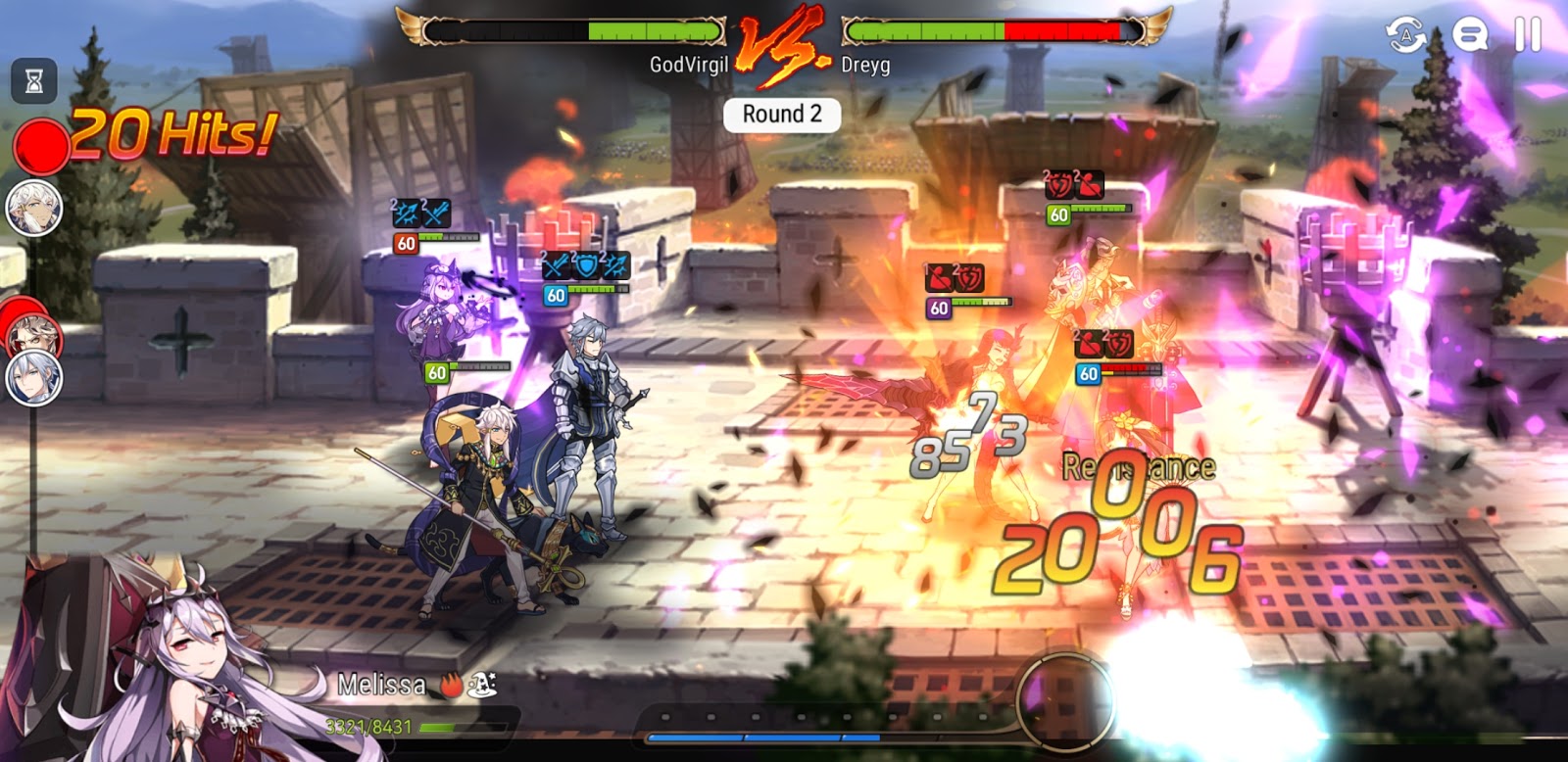Select the wizard hat class icon near Melissa
Image resolution: width=1568 pixels, height=762 pixels.
(x=484, y=684)
